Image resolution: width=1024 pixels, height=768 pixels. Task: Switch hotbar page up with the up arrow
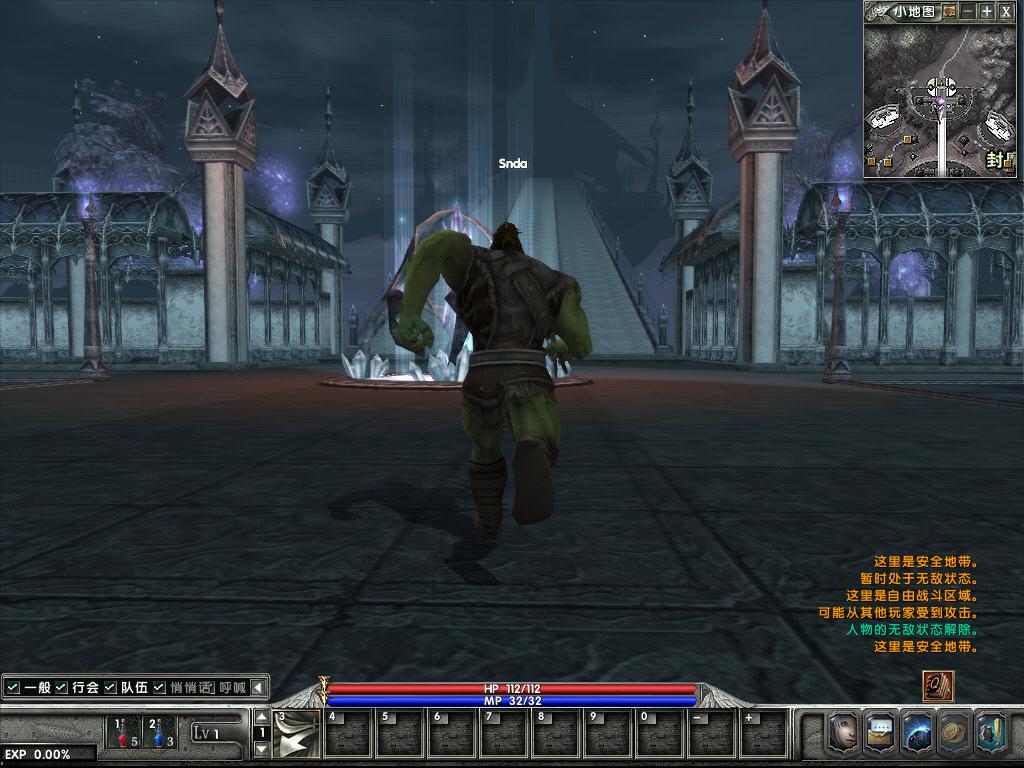point(262,717)
